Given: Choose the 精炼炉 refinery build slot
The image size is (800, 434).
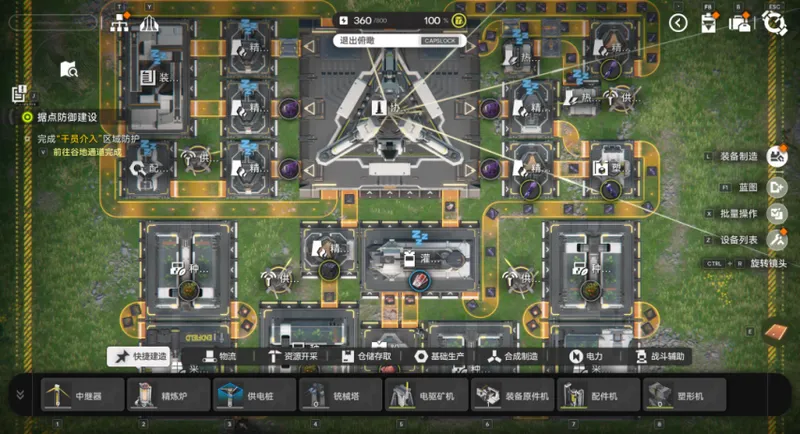Looking at the screenshot, I should (x=169, y=395).
